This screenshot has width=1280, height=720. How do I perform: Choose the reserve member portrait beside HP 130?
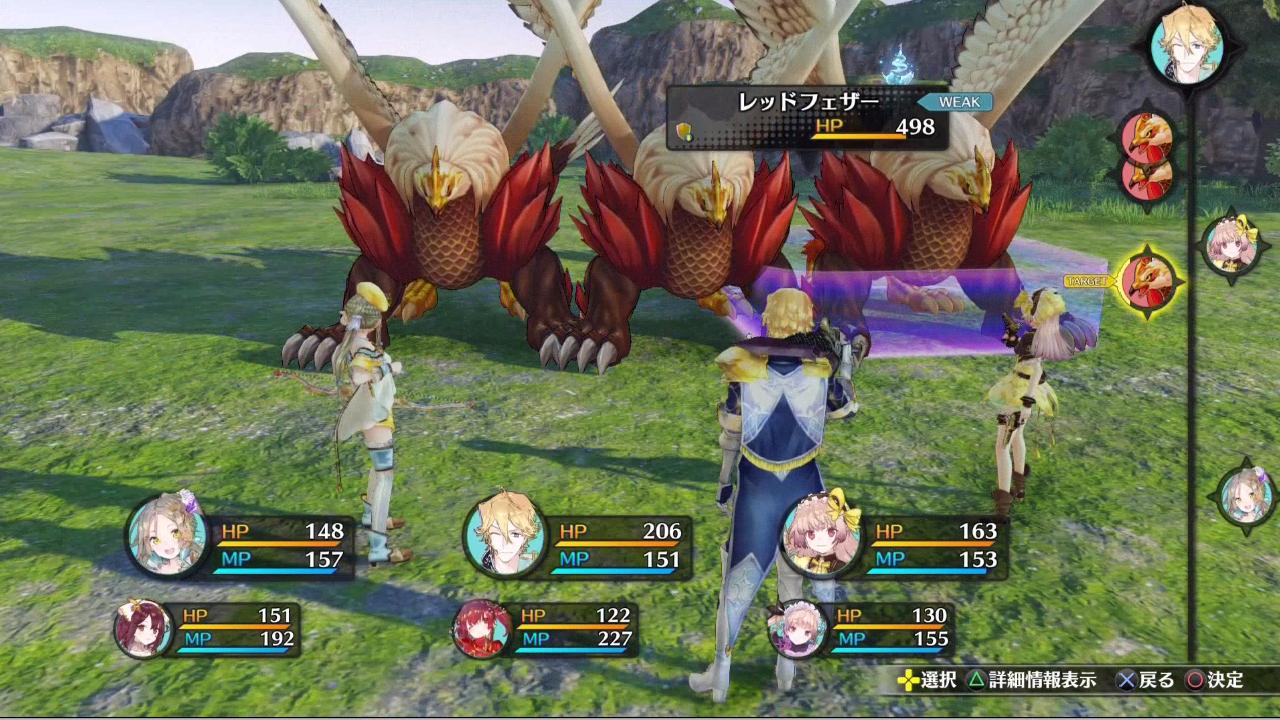(797, 628)
